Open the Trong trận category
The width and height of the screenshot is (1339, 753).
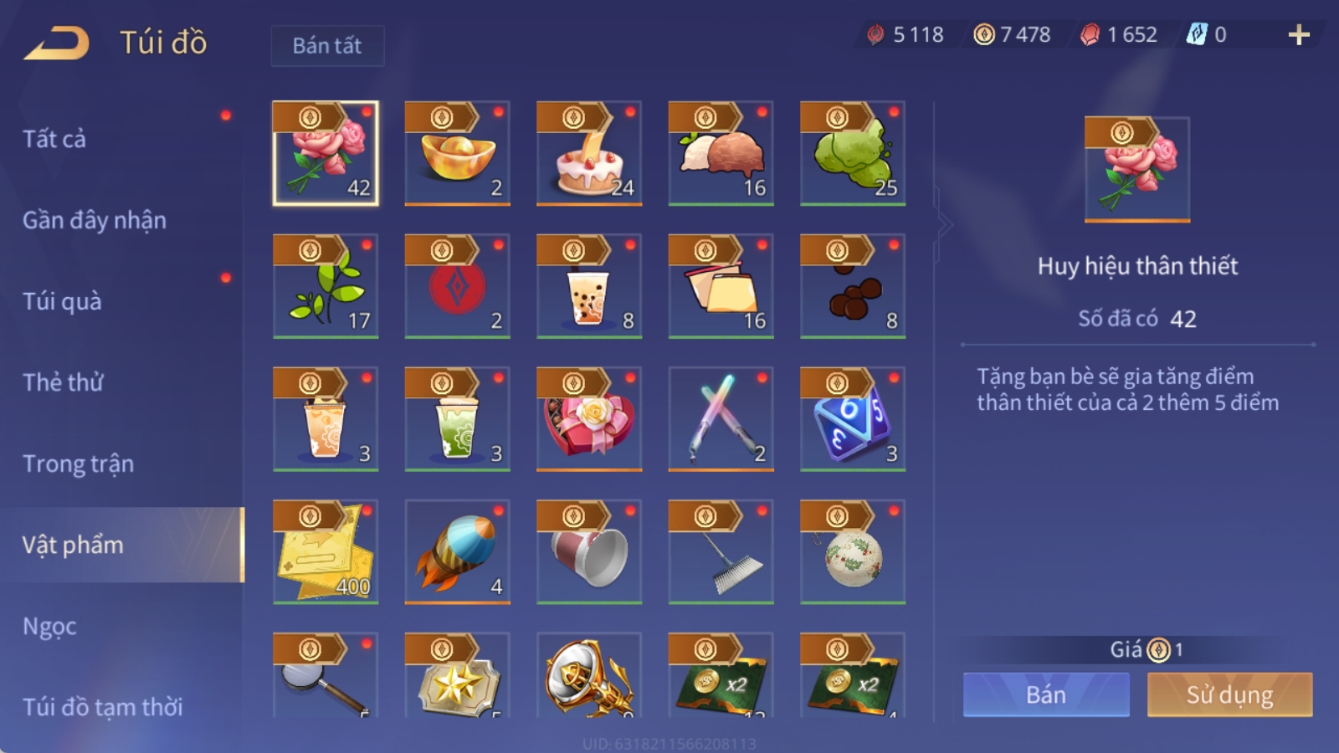click(x=78, y=464)
